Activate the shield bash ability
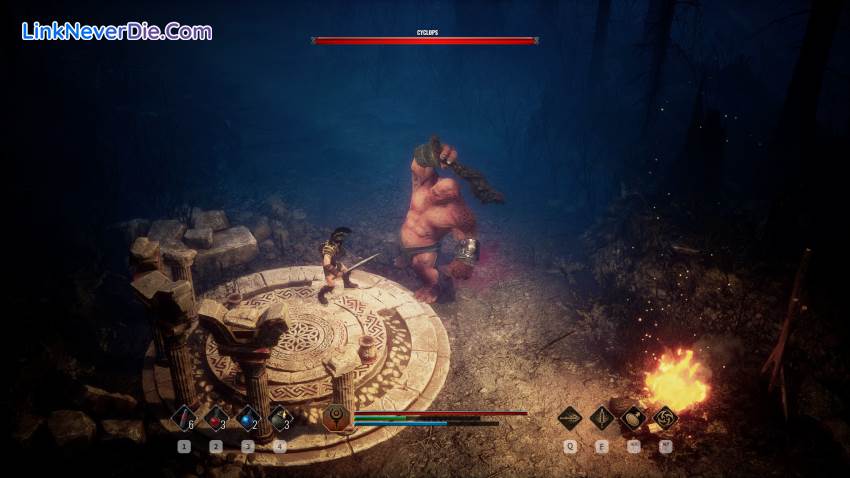The width and height of the screenshot is (850, 478). 633,418
